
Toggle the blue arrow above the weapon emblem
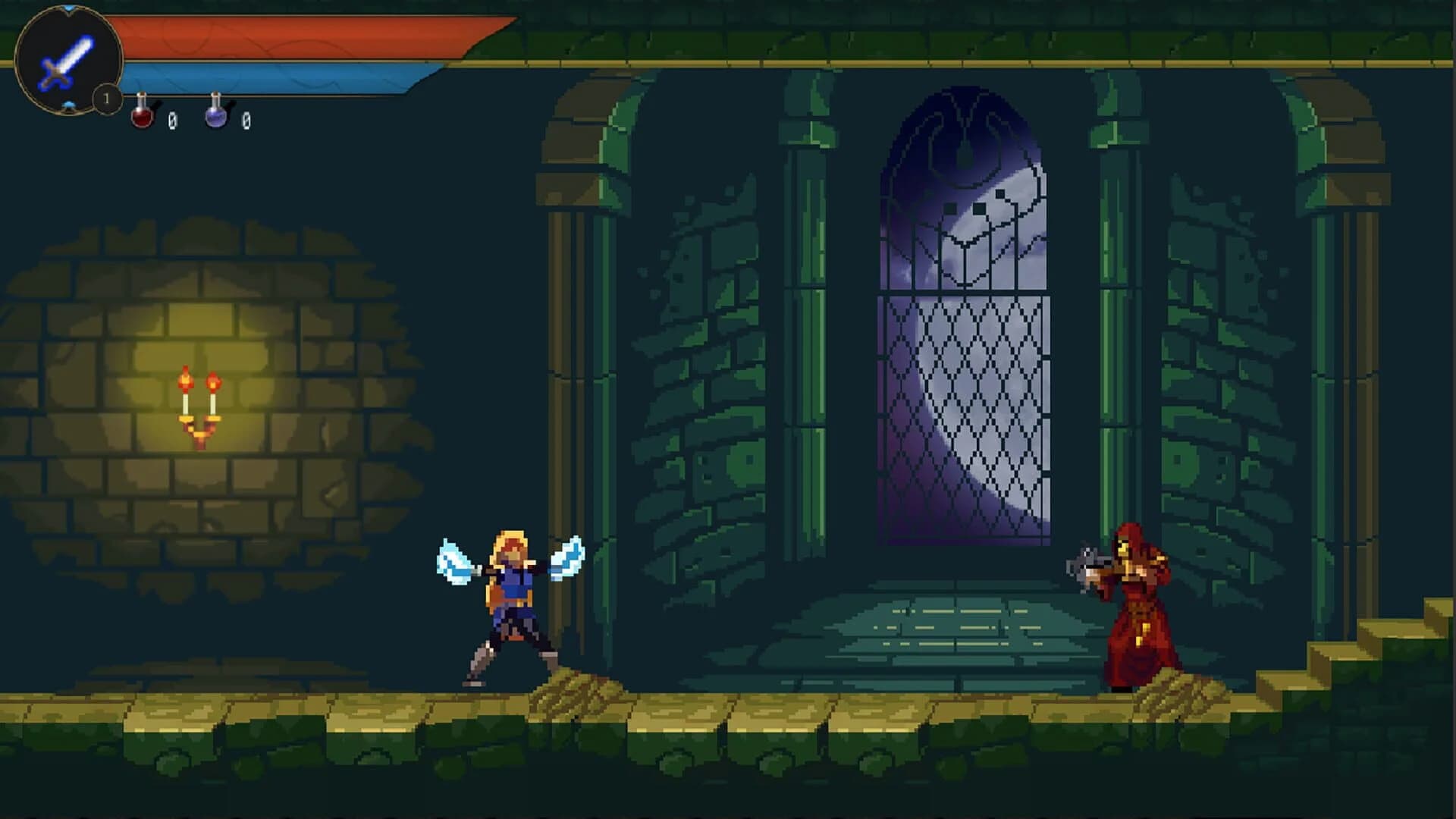click(68, 8)
